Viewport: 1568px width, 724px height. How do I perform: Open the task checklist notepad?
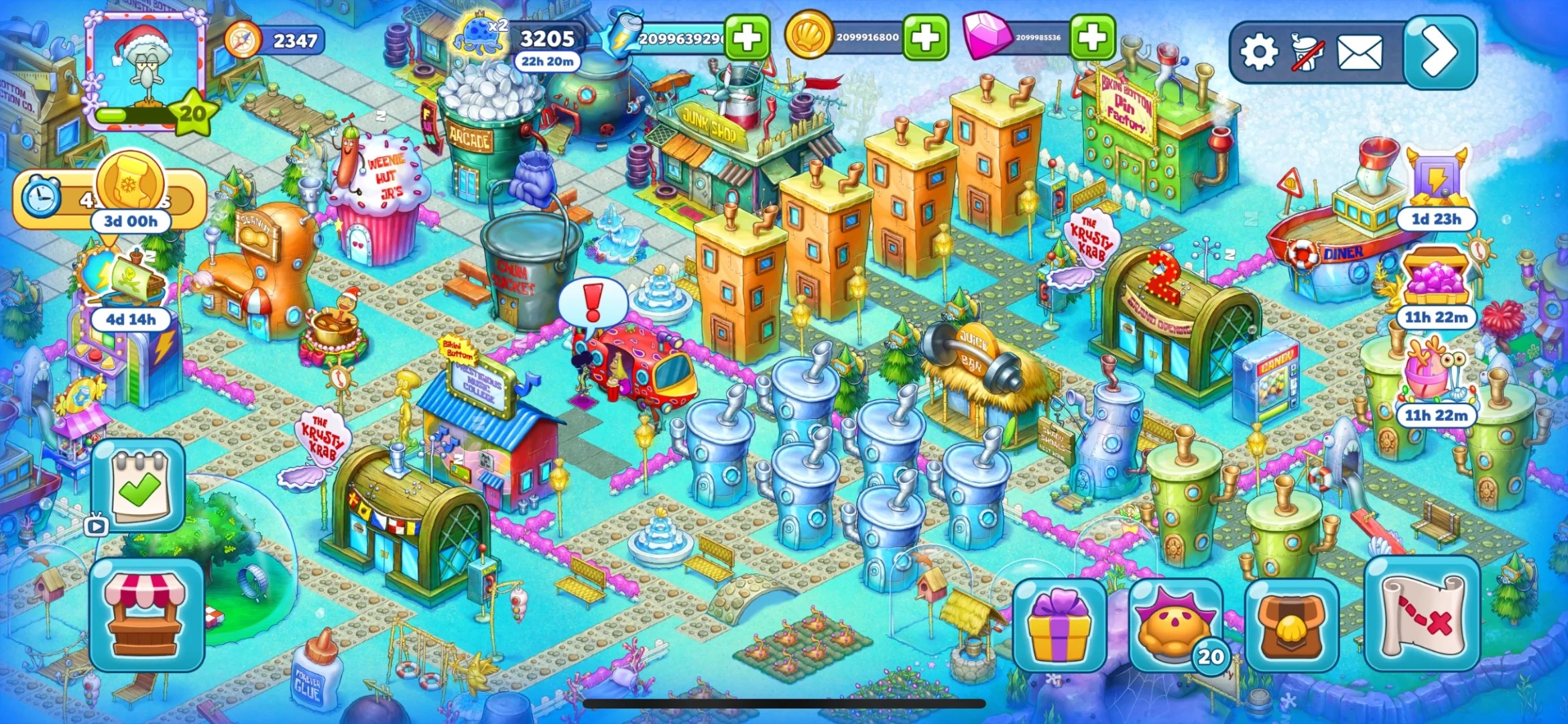tap(139, 485)
